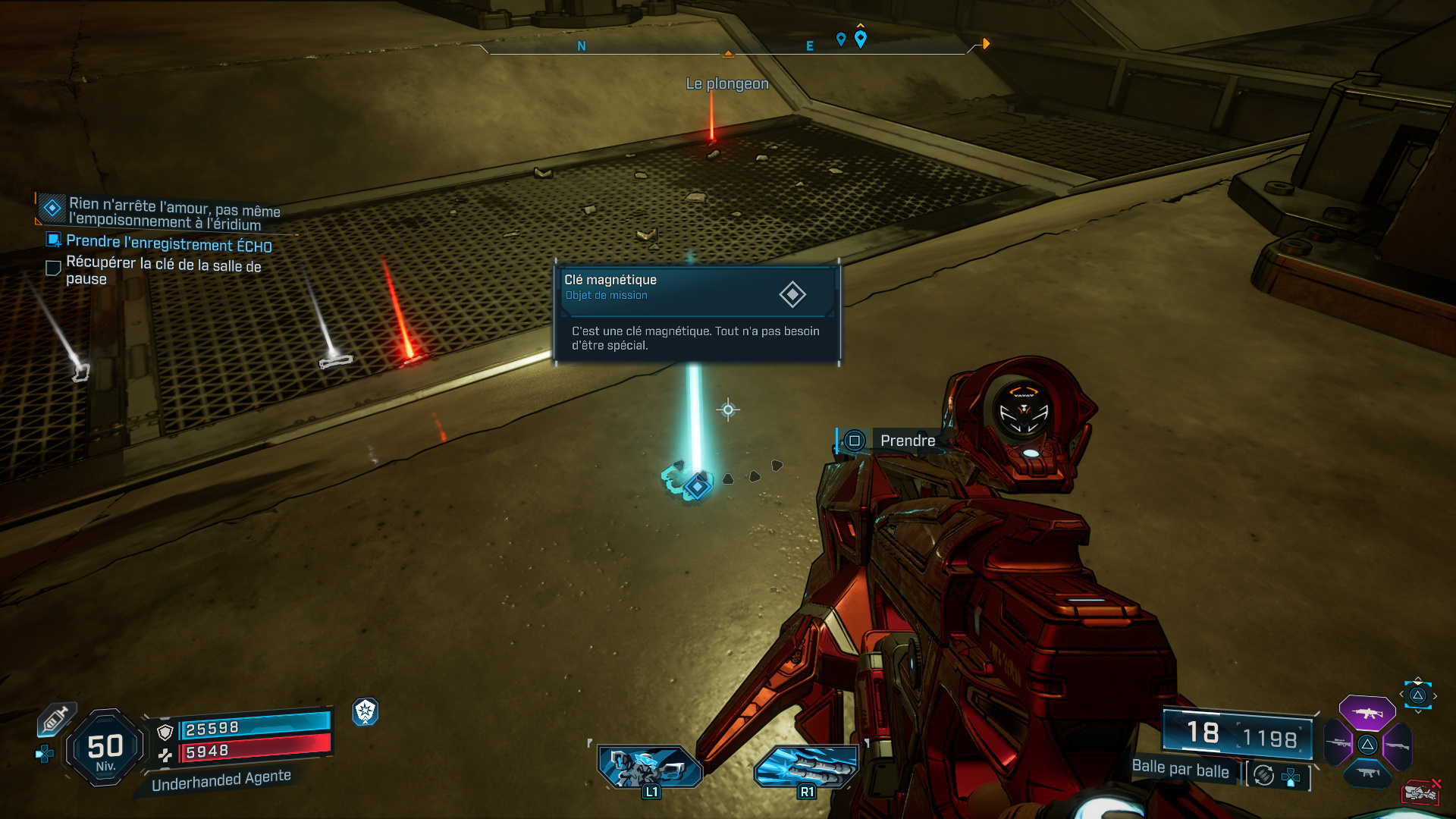Activate the gunner action skill icon

coord(649,767)
